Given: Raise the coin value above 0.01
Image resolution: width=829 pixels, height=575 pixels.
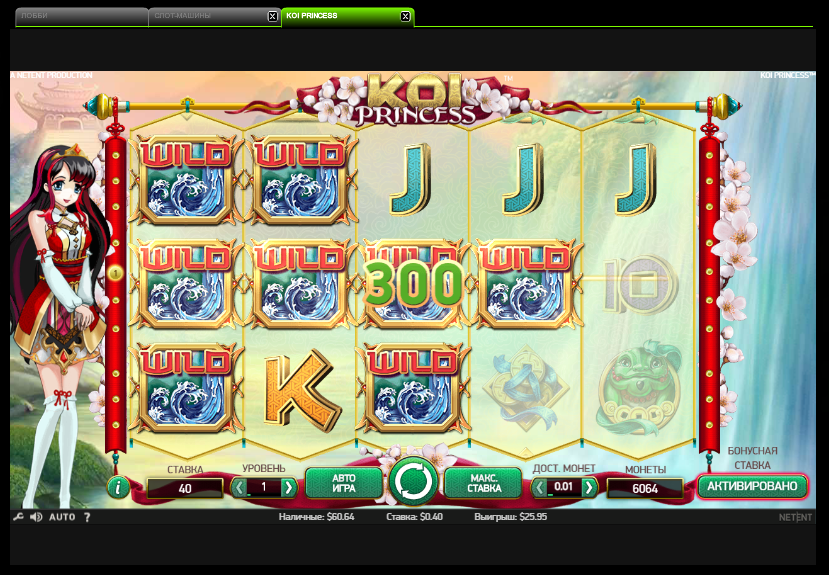Looking at the screenshot, I should coord(590,488).
